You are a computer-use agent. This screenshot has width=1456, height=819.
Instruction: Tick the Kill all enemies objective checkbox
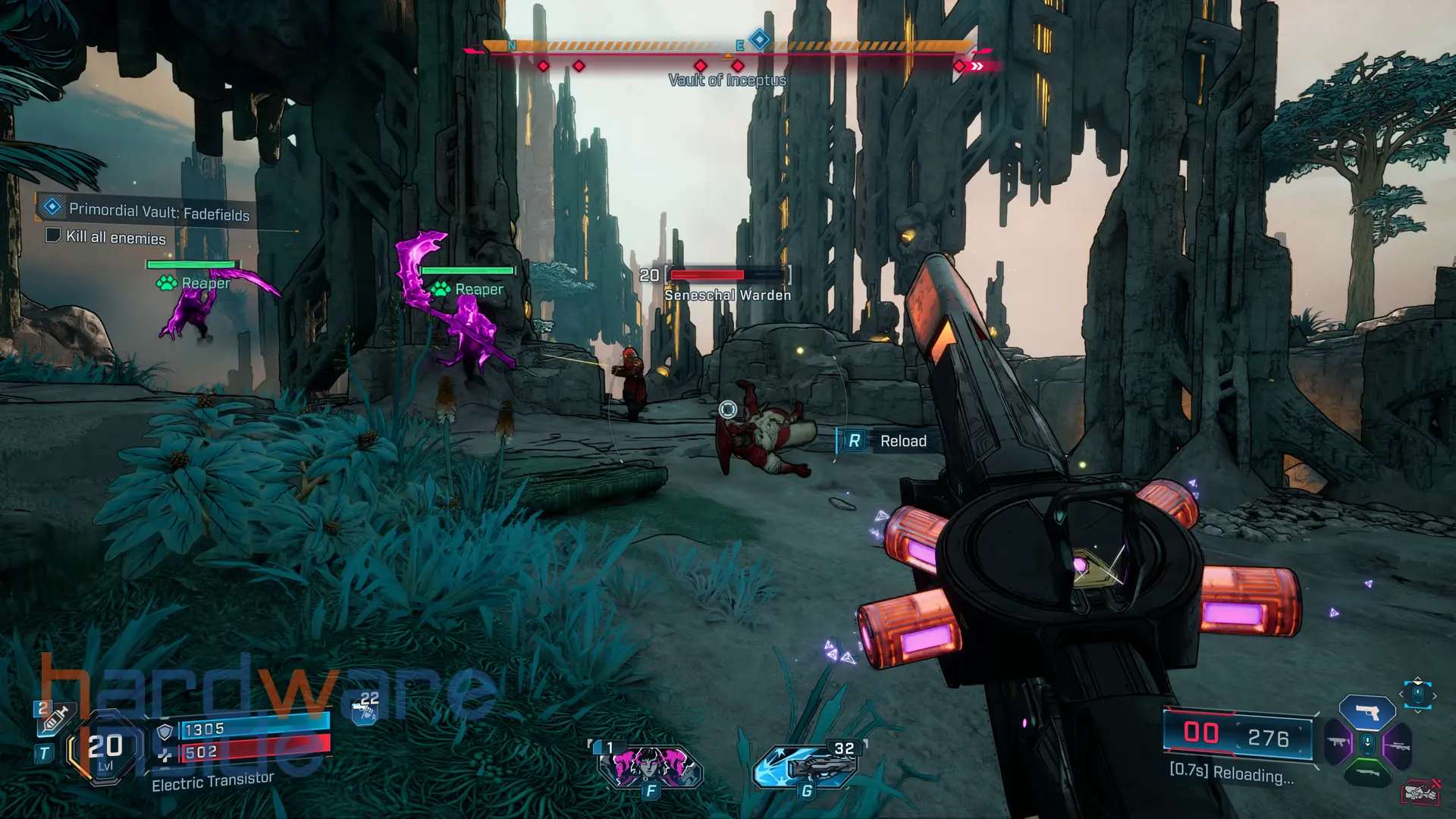point(53,235)
